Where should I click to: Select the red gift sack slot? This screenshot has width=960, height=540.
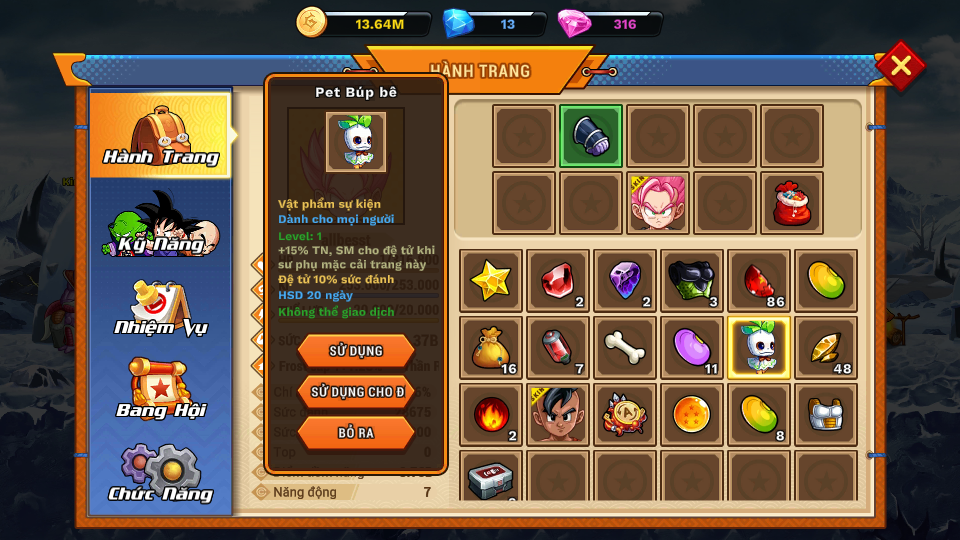point(792,203)
